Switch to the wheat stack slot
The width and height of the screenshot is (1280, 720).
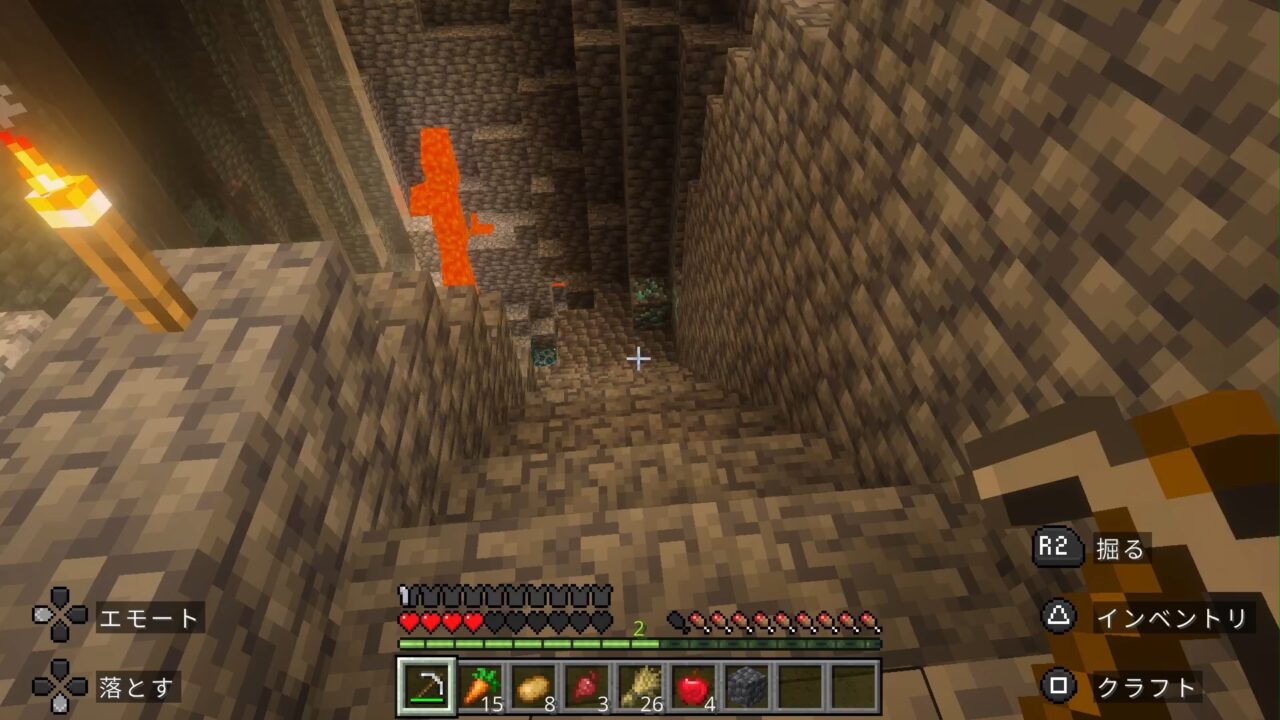pos(640,687)
